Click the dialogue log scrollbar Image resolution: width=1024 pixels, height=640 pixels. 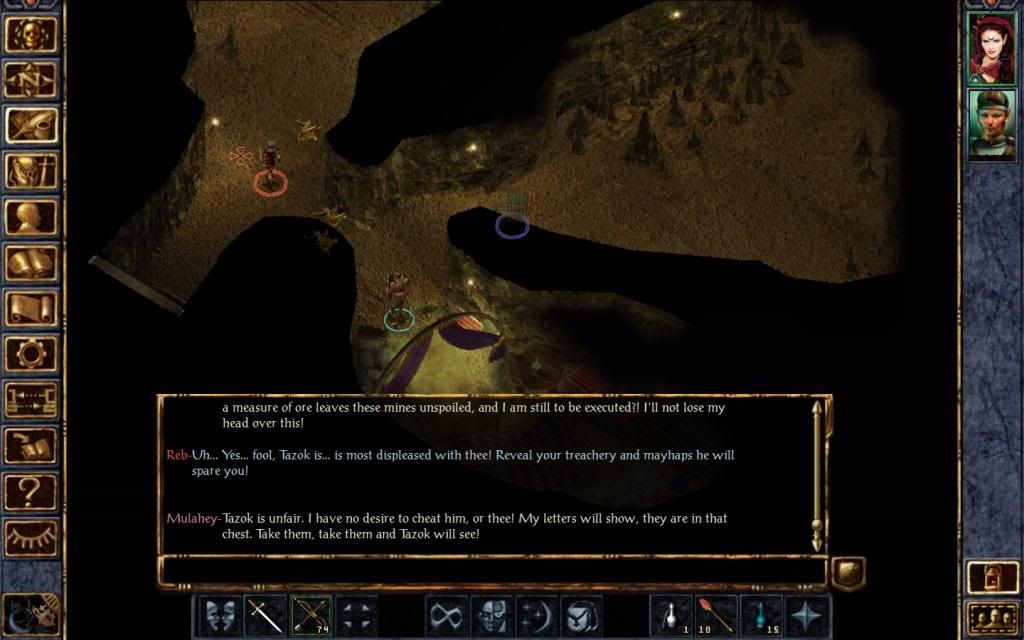coord(818,475)
